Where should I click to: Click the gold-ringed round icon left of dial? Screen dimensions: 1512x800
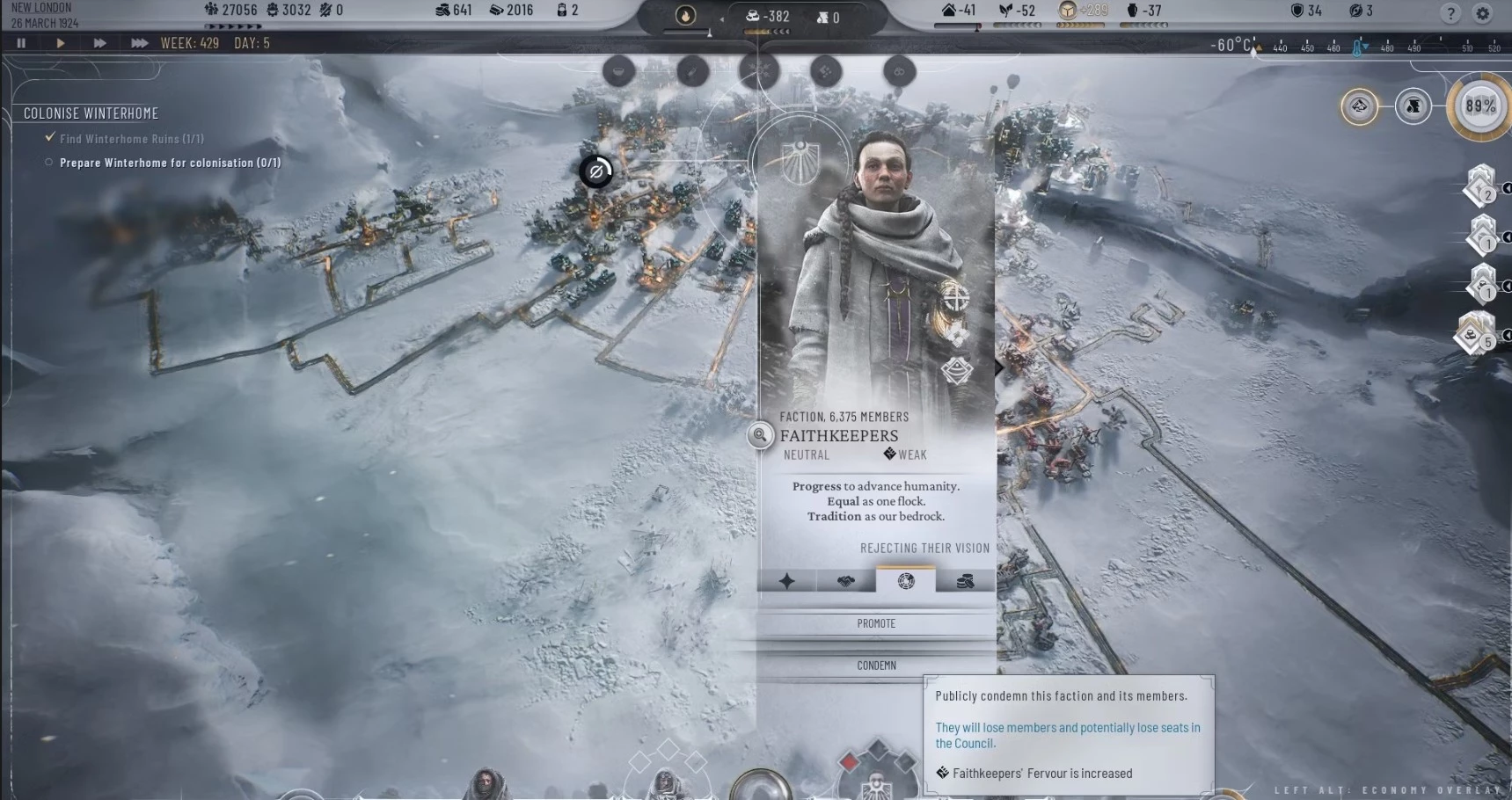pyautogui.click(x=1359, y=107)
